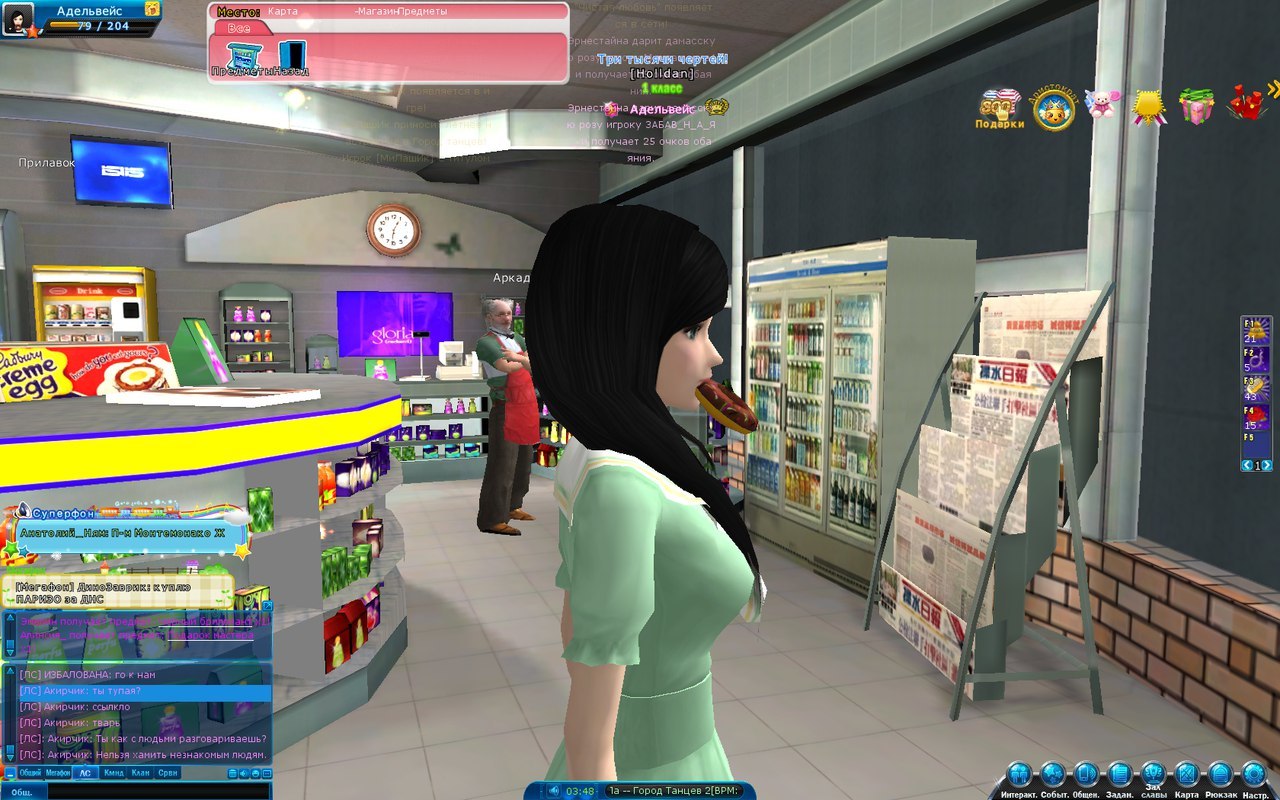Open the Настр. settings button
The width and height of the screenshot is (1280, 800).
(x=1254, y=774)
